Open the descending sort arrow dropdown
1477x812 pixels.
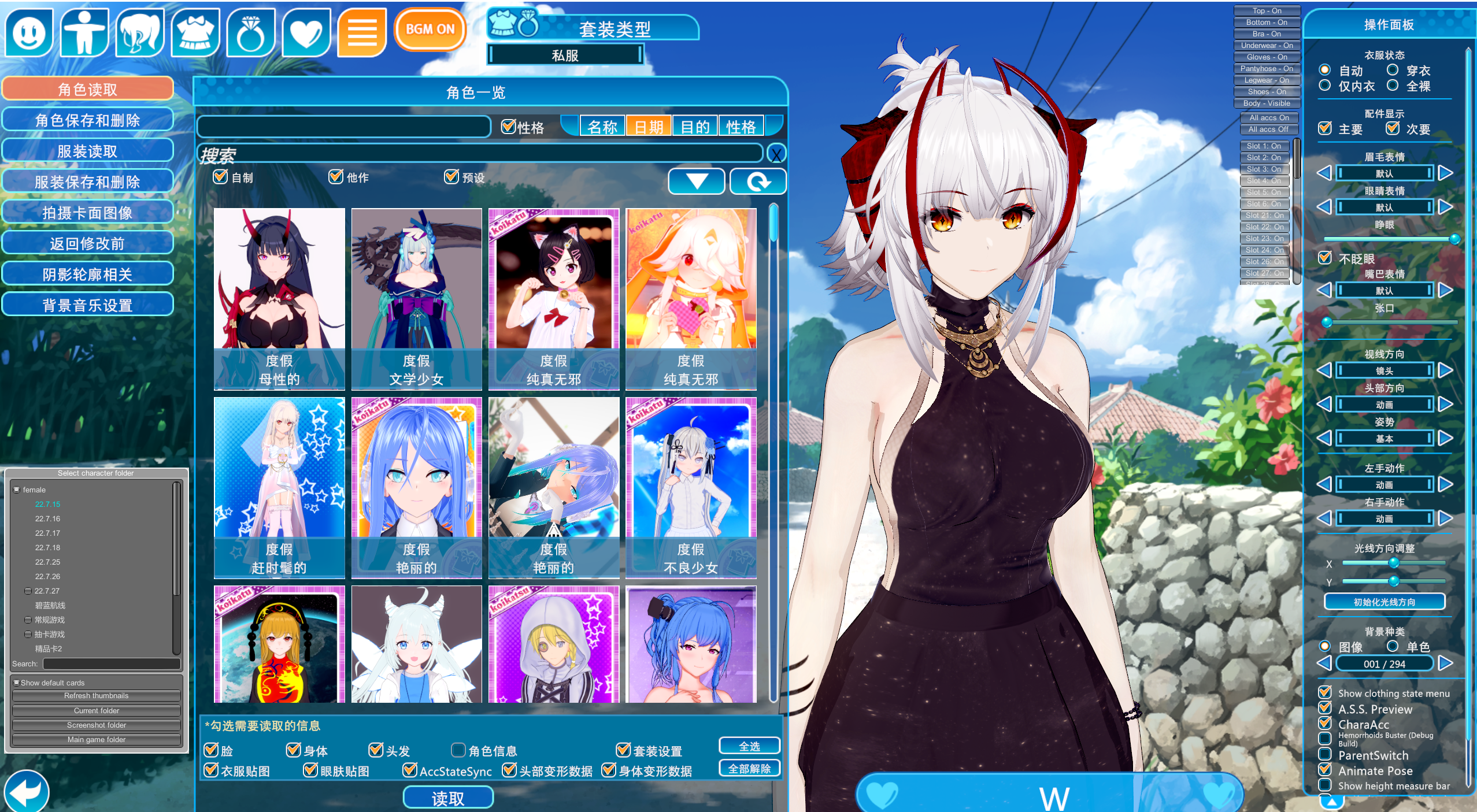697,181
